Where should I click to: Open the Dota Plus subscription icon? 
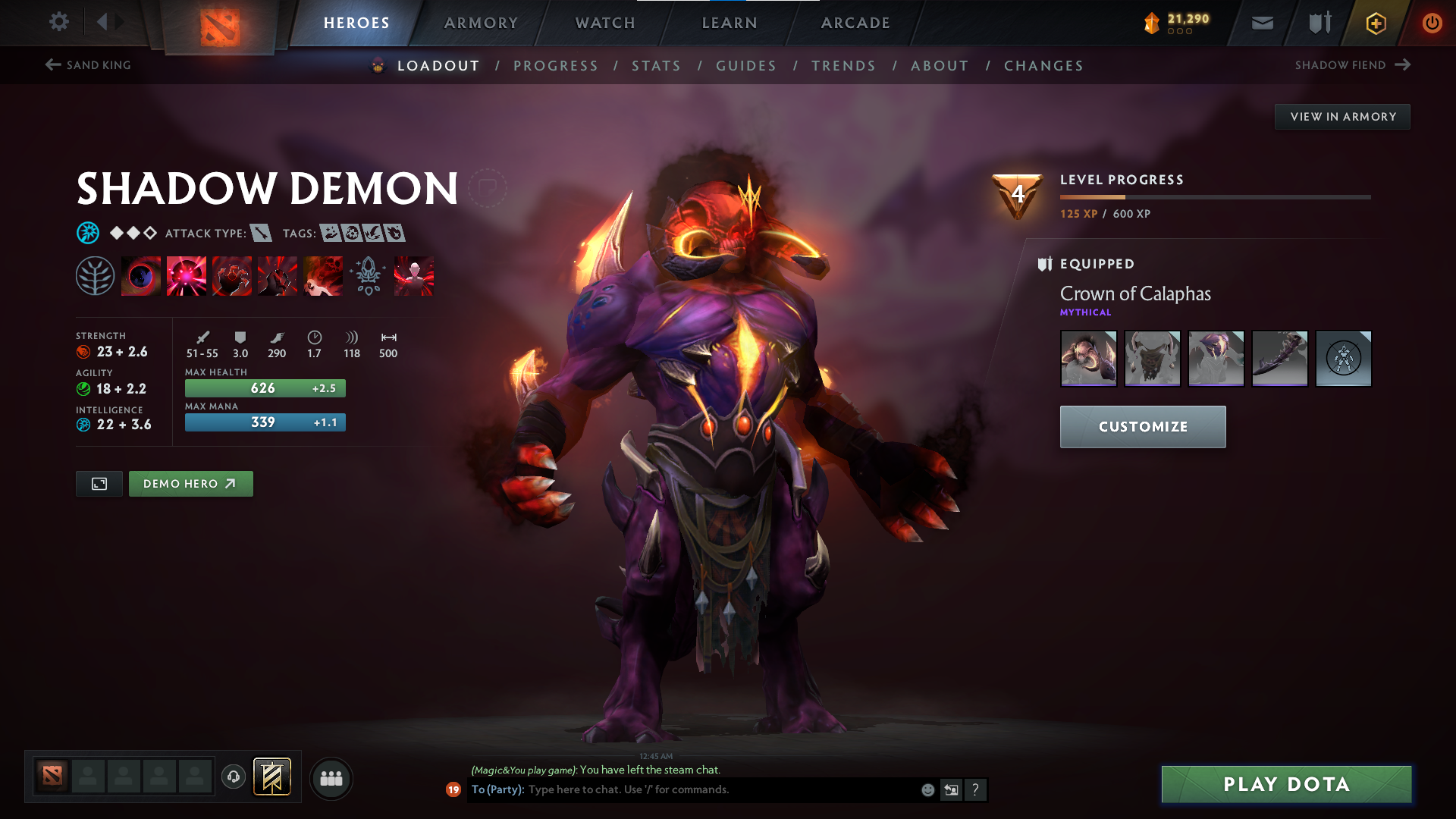coord(1375,23)
